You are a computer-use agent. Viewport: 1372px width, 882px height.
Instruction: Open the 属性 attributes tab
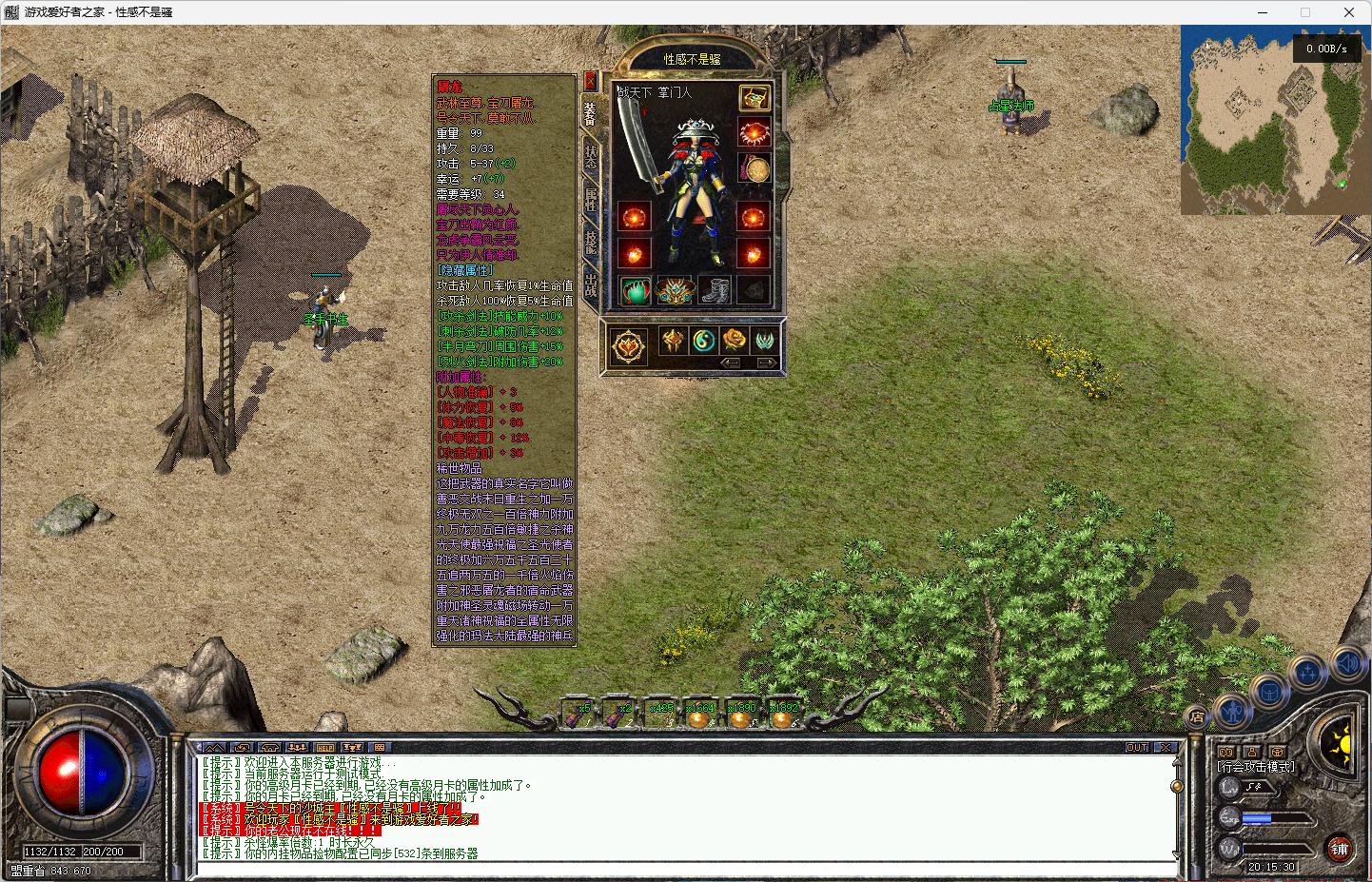tap(591, 199)
